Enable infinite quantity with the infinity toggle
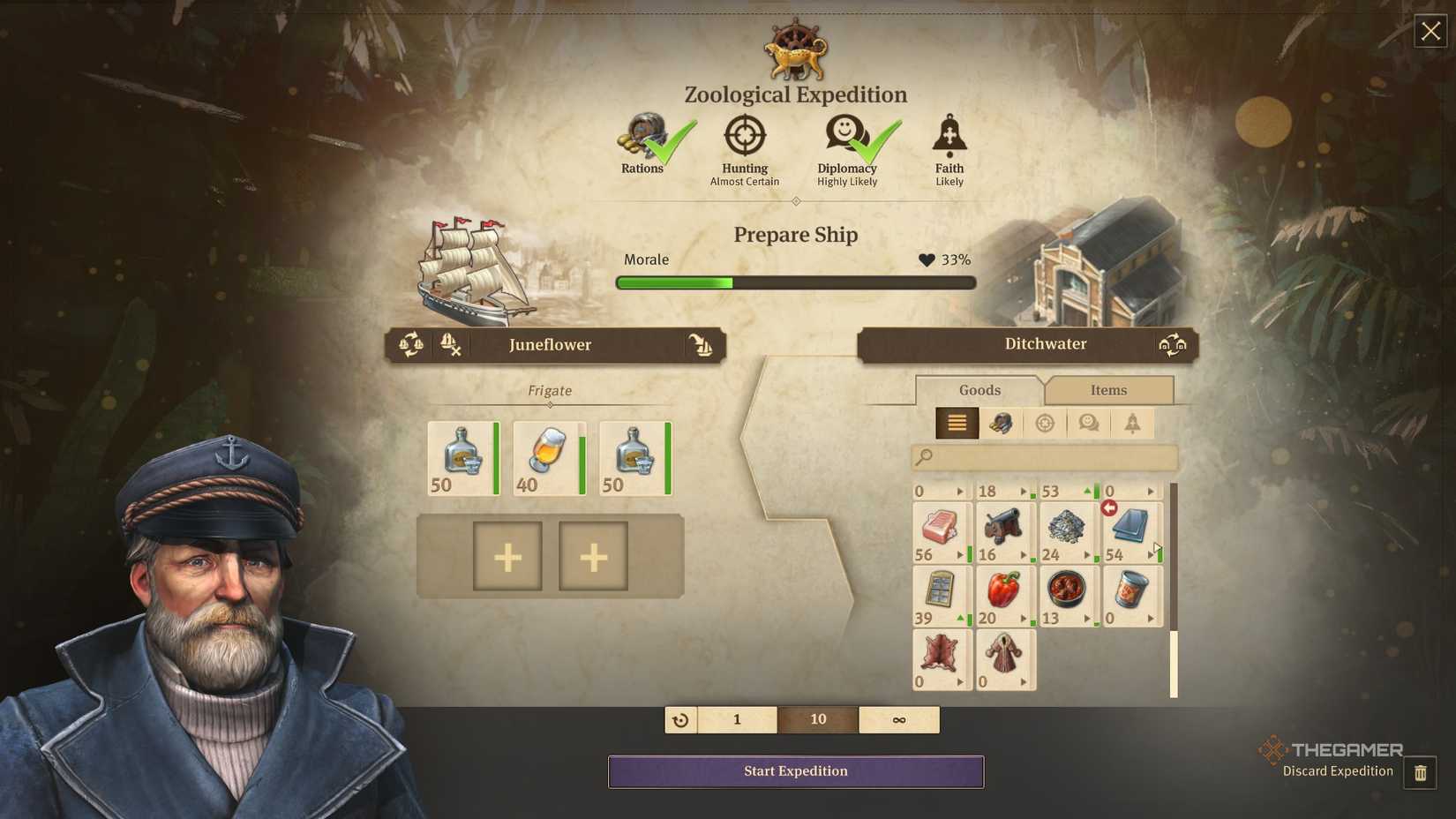This screenshot has width=1456, height=819. tap(898, 719)
